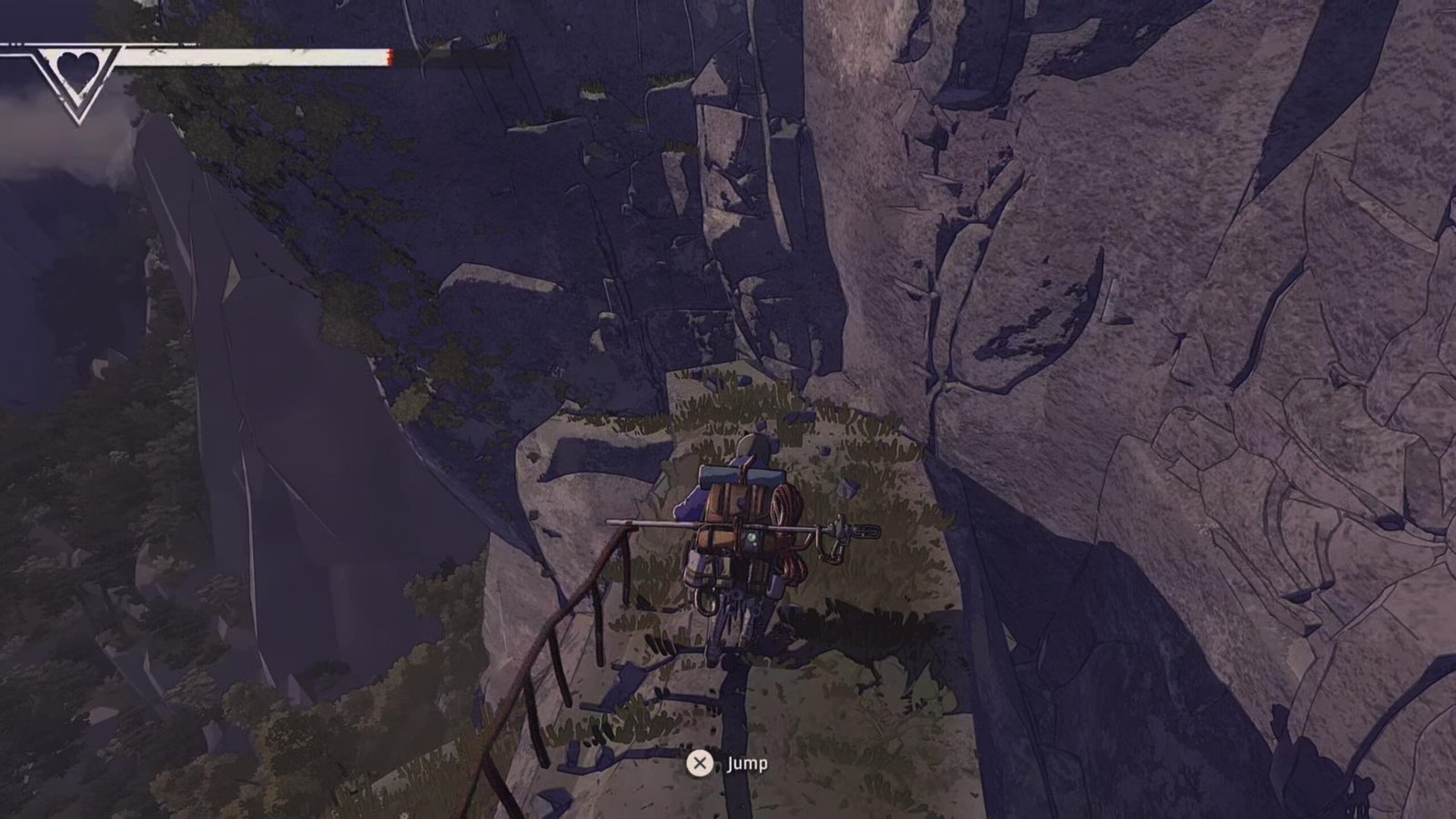Click the red depleted end of the stamina bar
The height and width of the screenshot is (819, 1456).
coord(389,57)
